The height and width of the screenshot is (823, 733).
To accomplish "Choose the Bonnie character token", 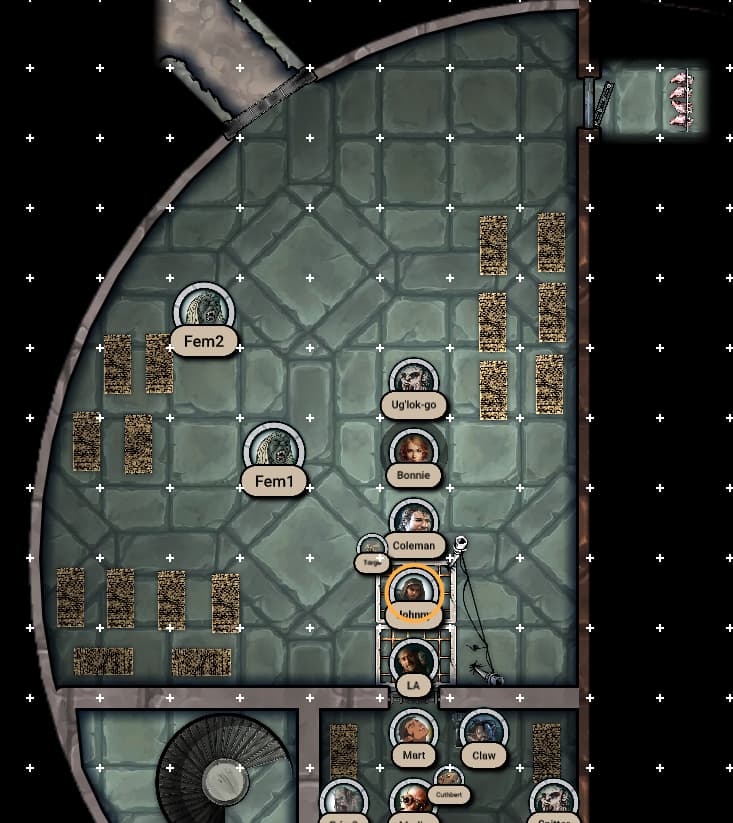I will coord(413,451).
